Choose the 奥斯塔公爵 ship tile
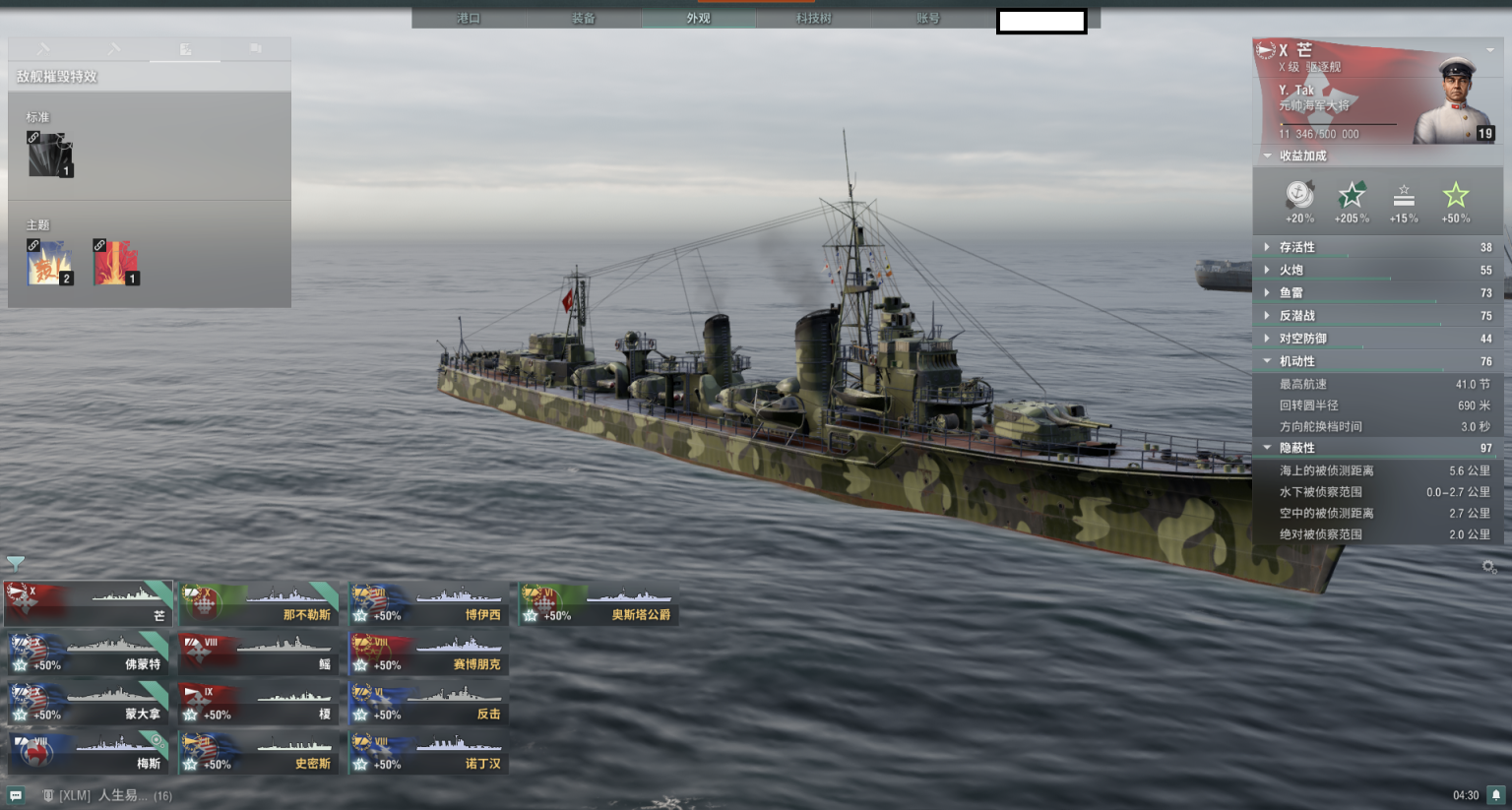The width and height of the screenshot is (1512, 810). tap(599, 603)
